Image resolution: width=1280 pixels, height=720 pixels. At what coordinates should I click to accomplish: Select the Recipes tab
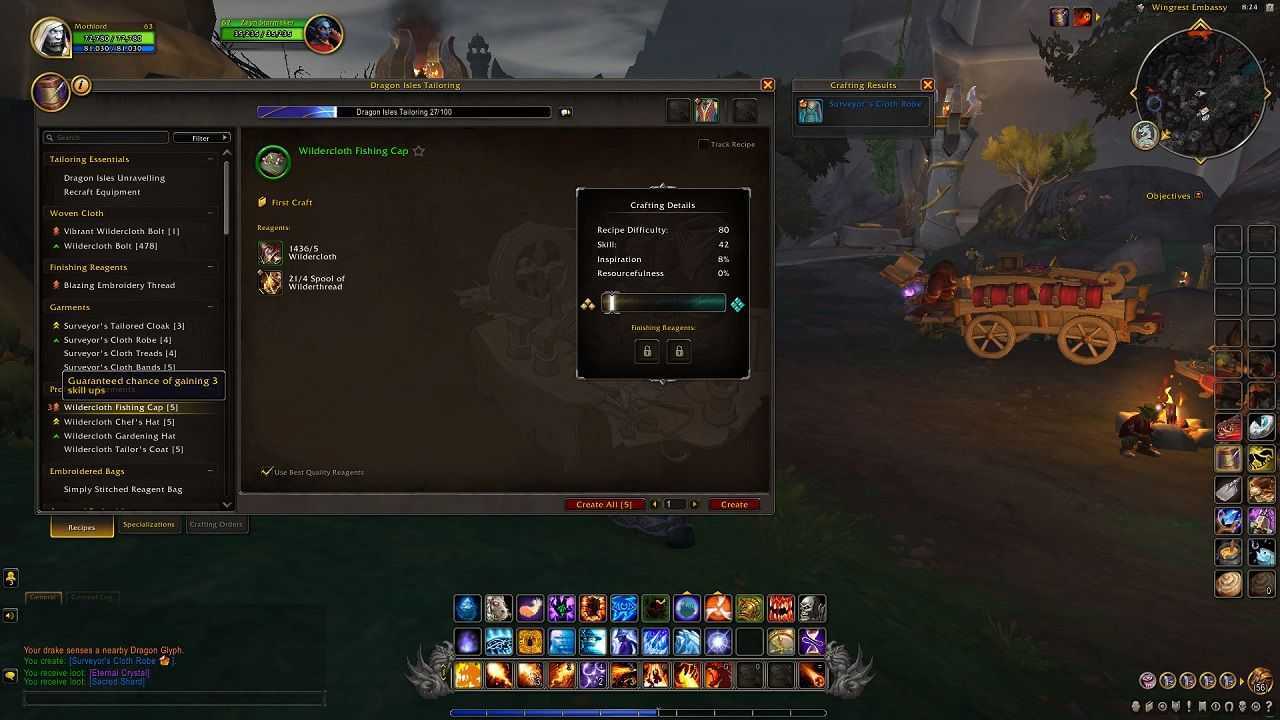click(82, 527)
